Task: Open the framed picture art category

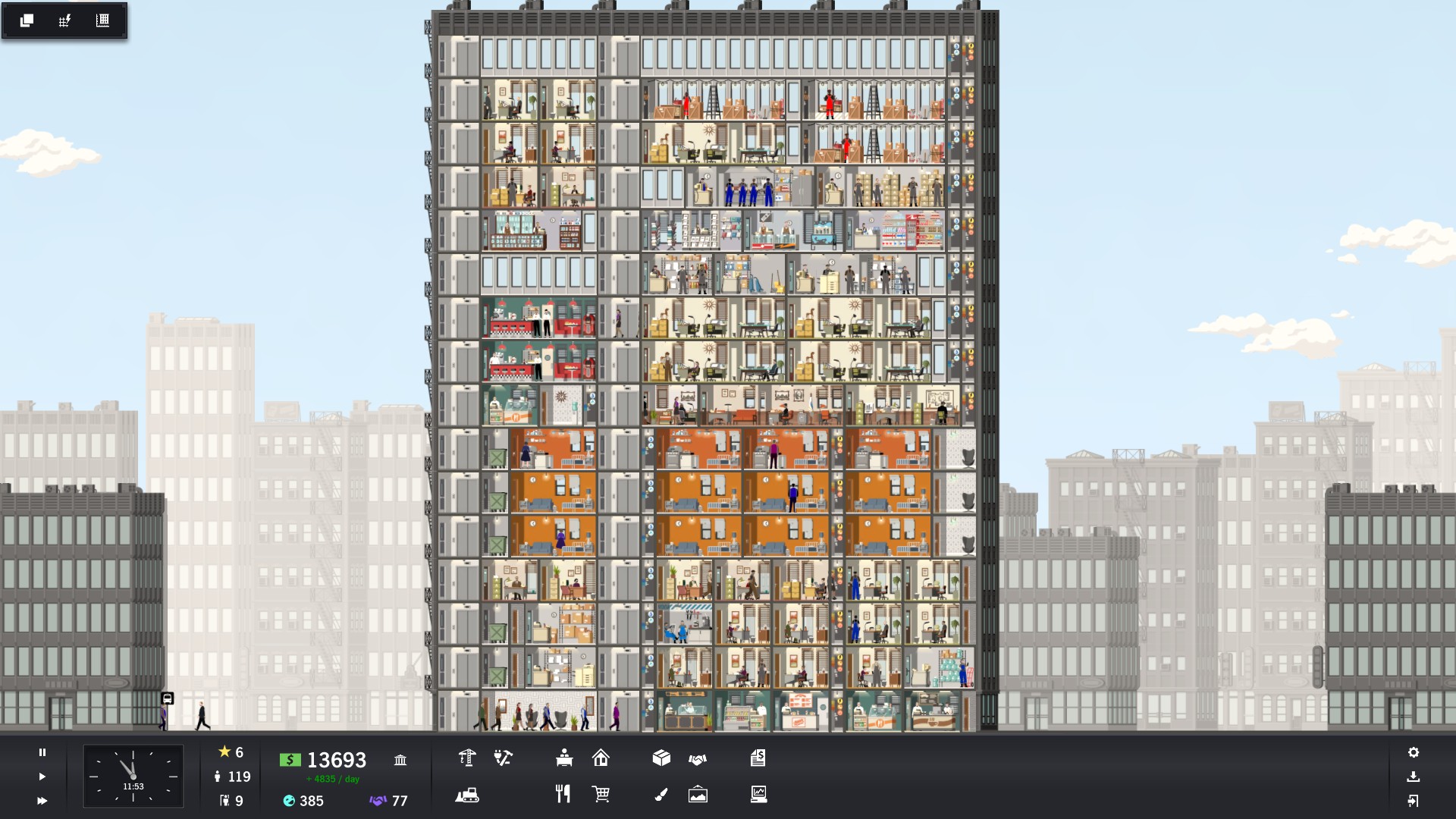Action: click(698, 794)
